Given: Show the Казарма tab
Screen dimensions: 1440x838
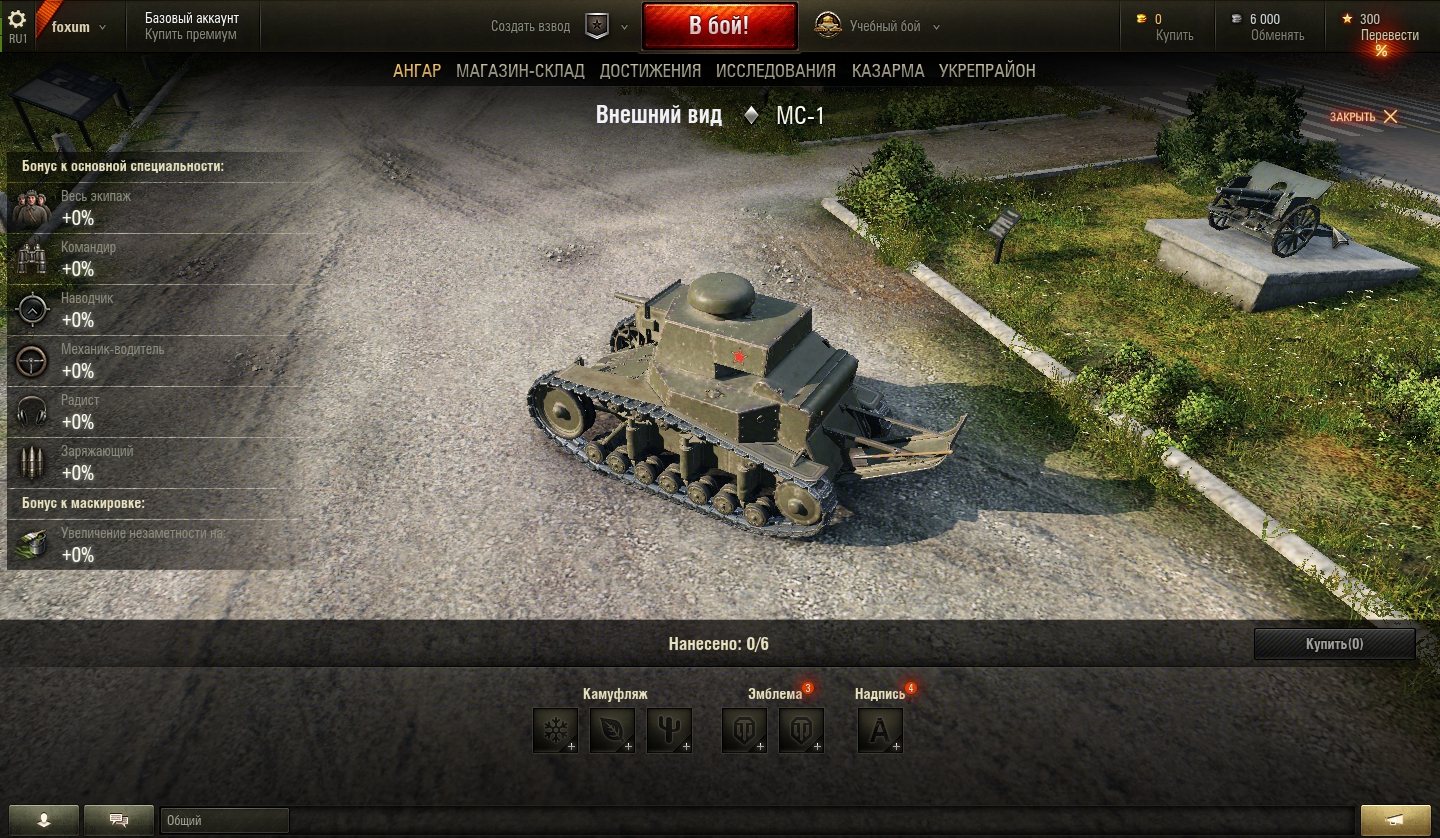Looking at the screenshot, I should click(888, 71).
